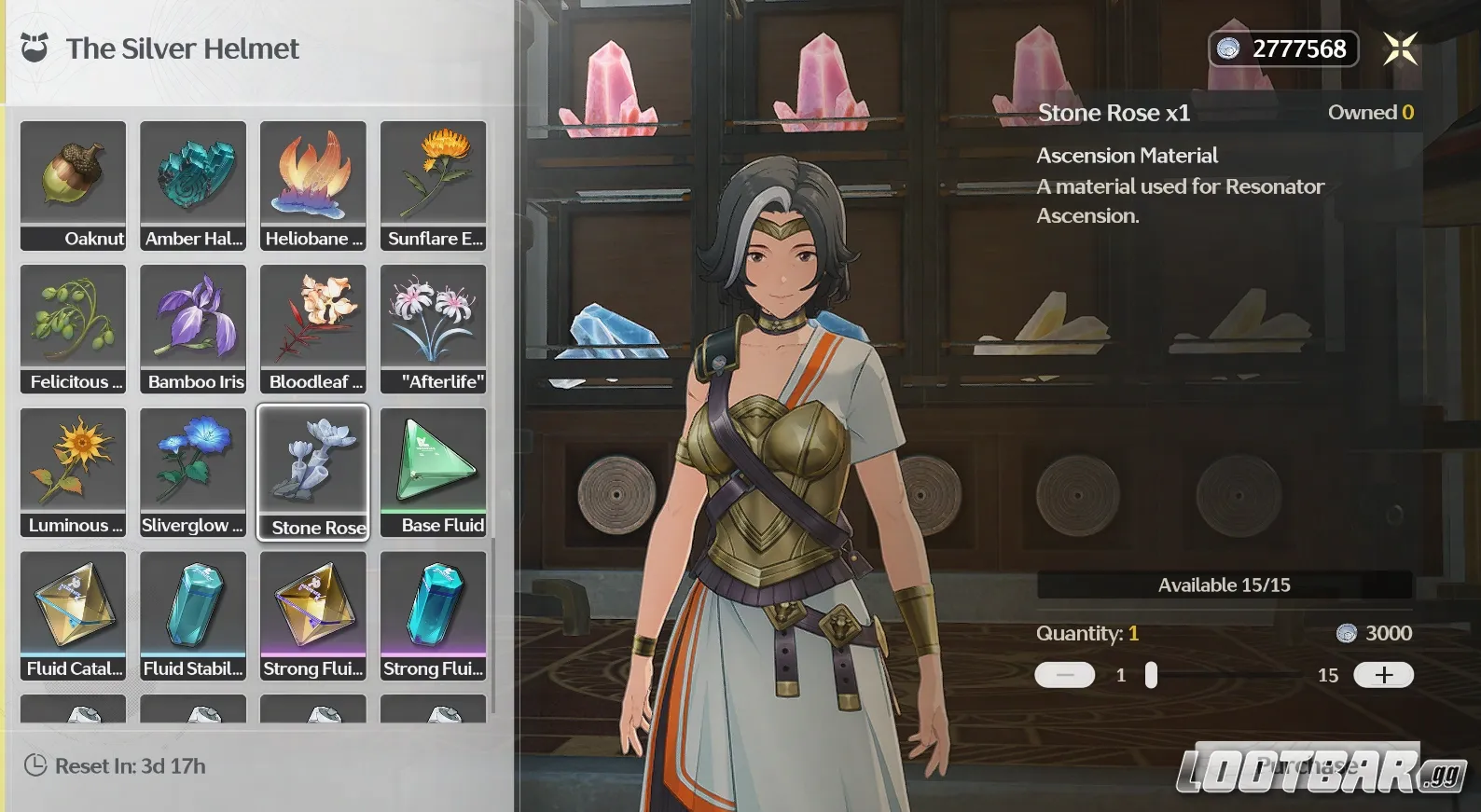Image resolution: width=1481 pixels, height=812 pixels.
Task: Select the Stone Rose item
Action: tap(313, 472)
